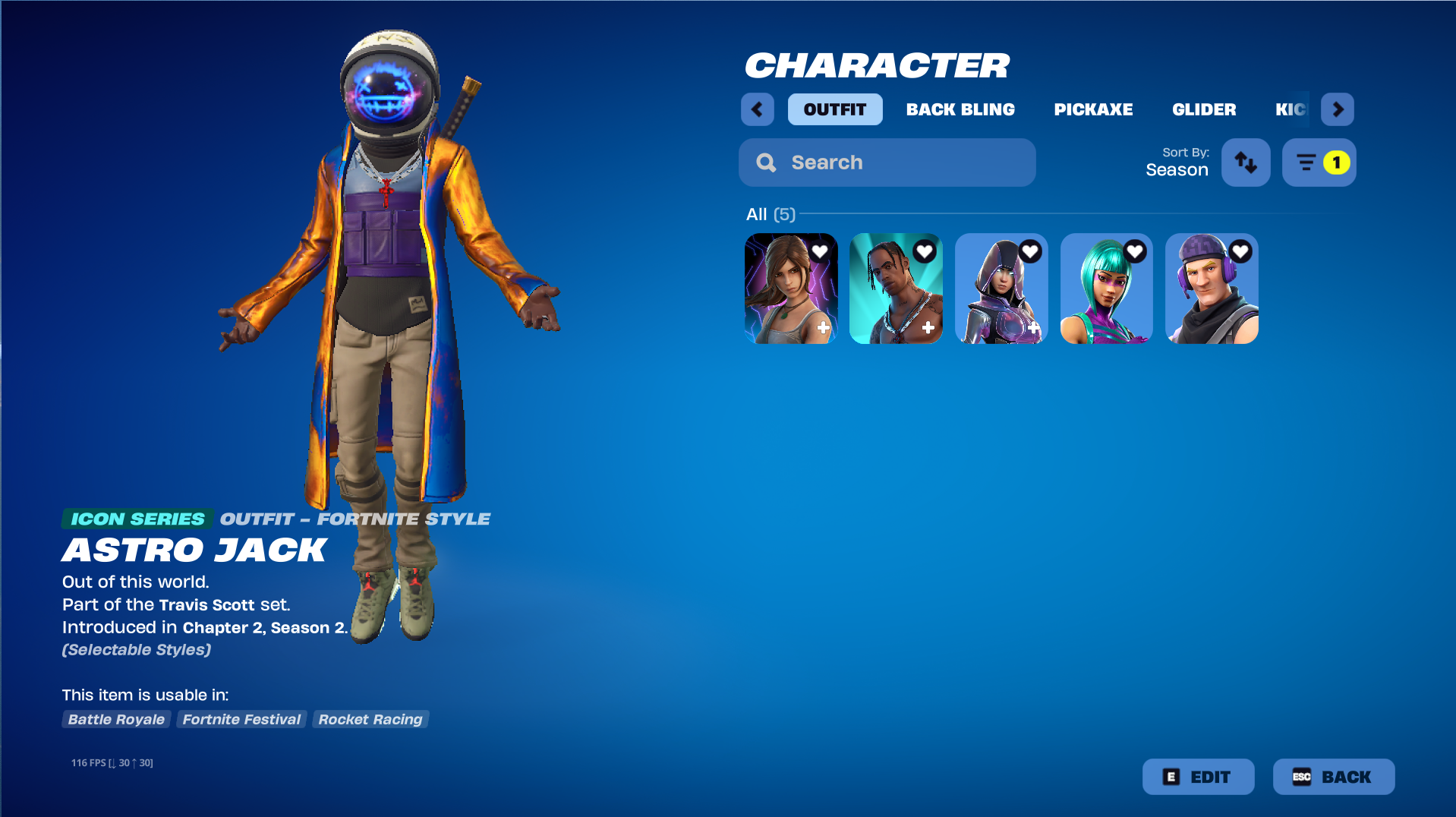Open the filter options button
1456x817 pixels.
(x=1319, y=162)
